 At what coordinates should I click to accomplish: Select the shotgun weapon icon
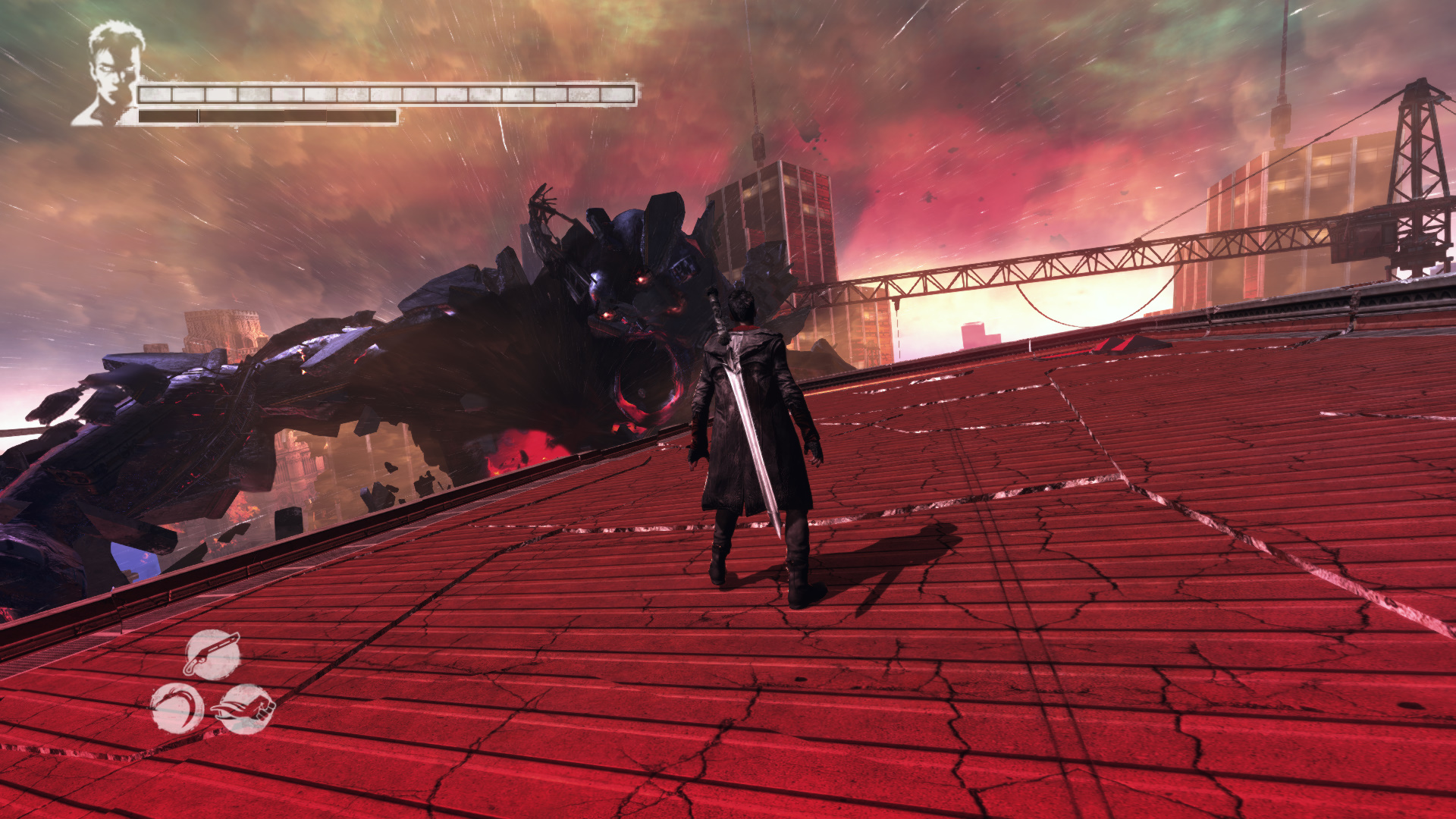(212, 655)
